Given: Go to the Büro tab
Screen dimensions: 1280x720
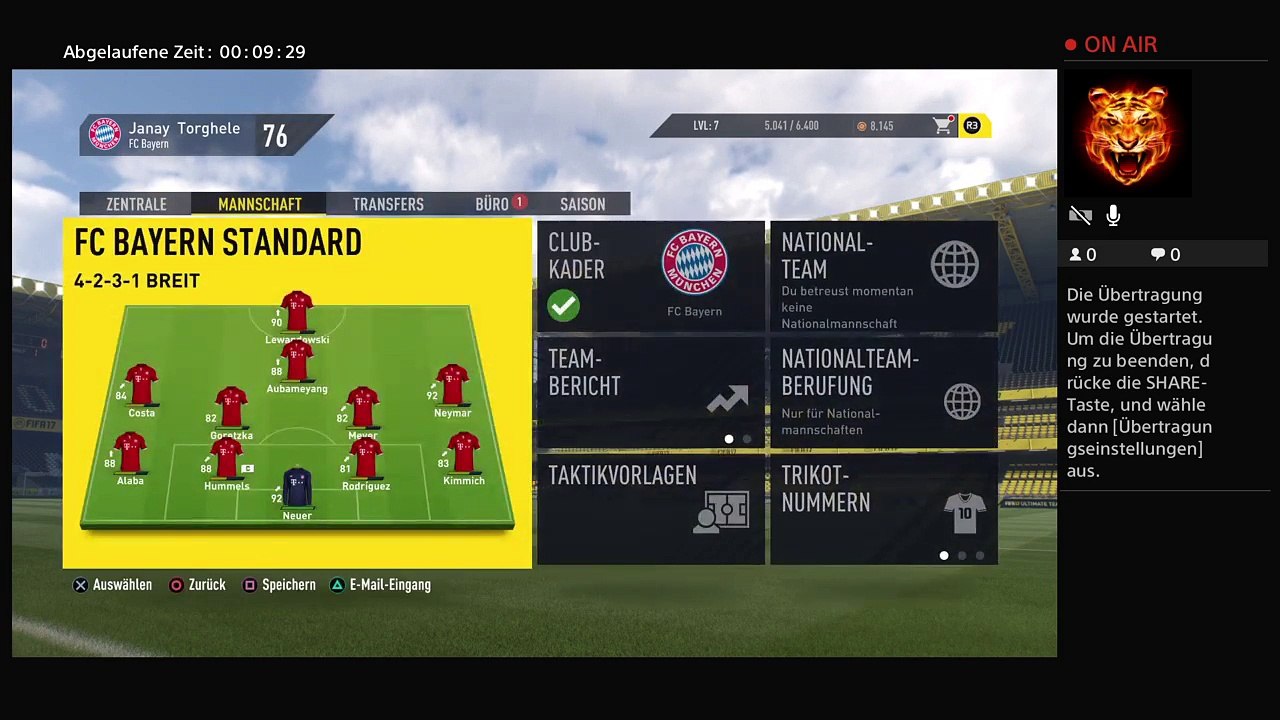Looking at the screenshot, I should 492,204.
